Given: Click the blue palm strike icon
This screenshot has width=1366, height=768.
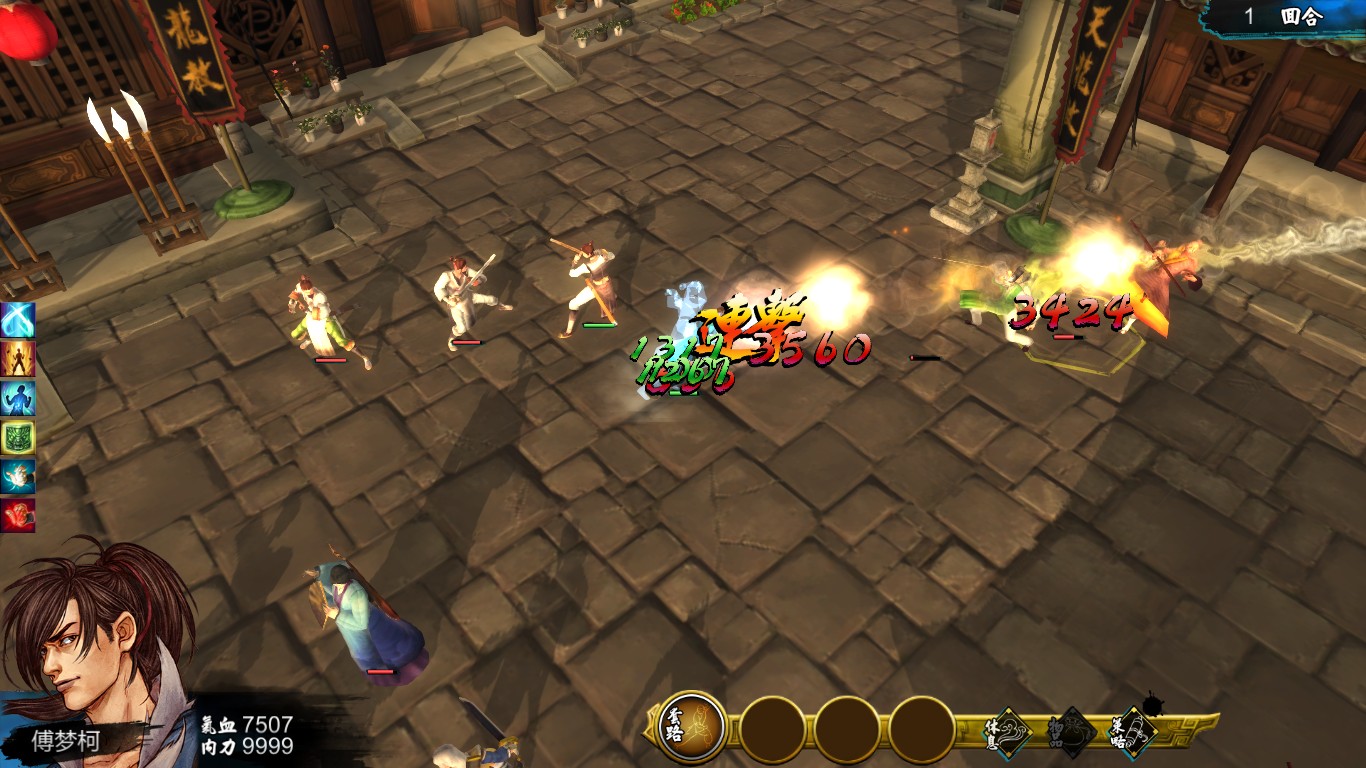Looking at the screenshot, I should click(18, 476).
